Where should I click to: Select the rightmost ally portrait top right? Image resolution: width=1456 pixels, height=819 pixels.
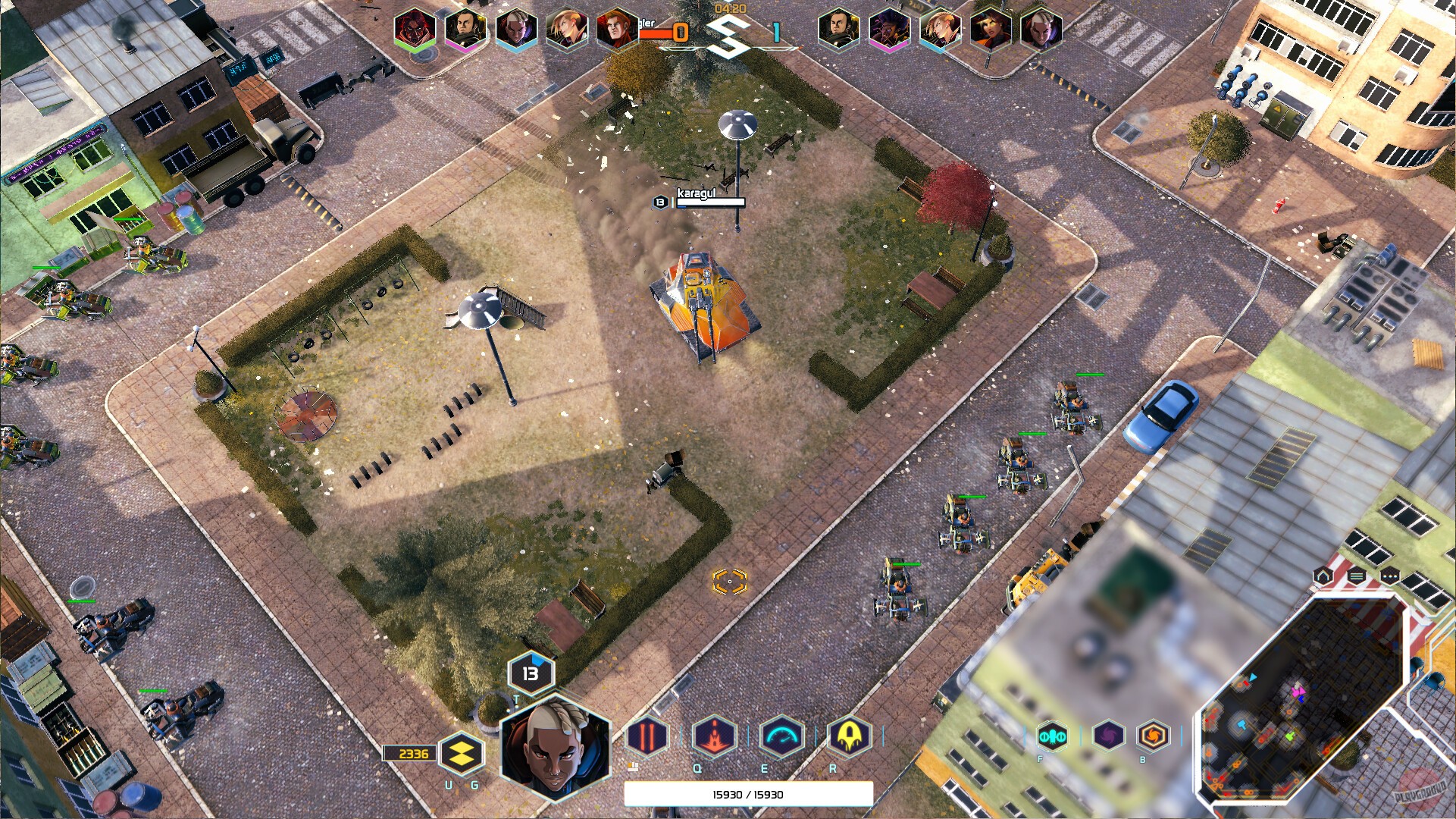click(1042, 30)
